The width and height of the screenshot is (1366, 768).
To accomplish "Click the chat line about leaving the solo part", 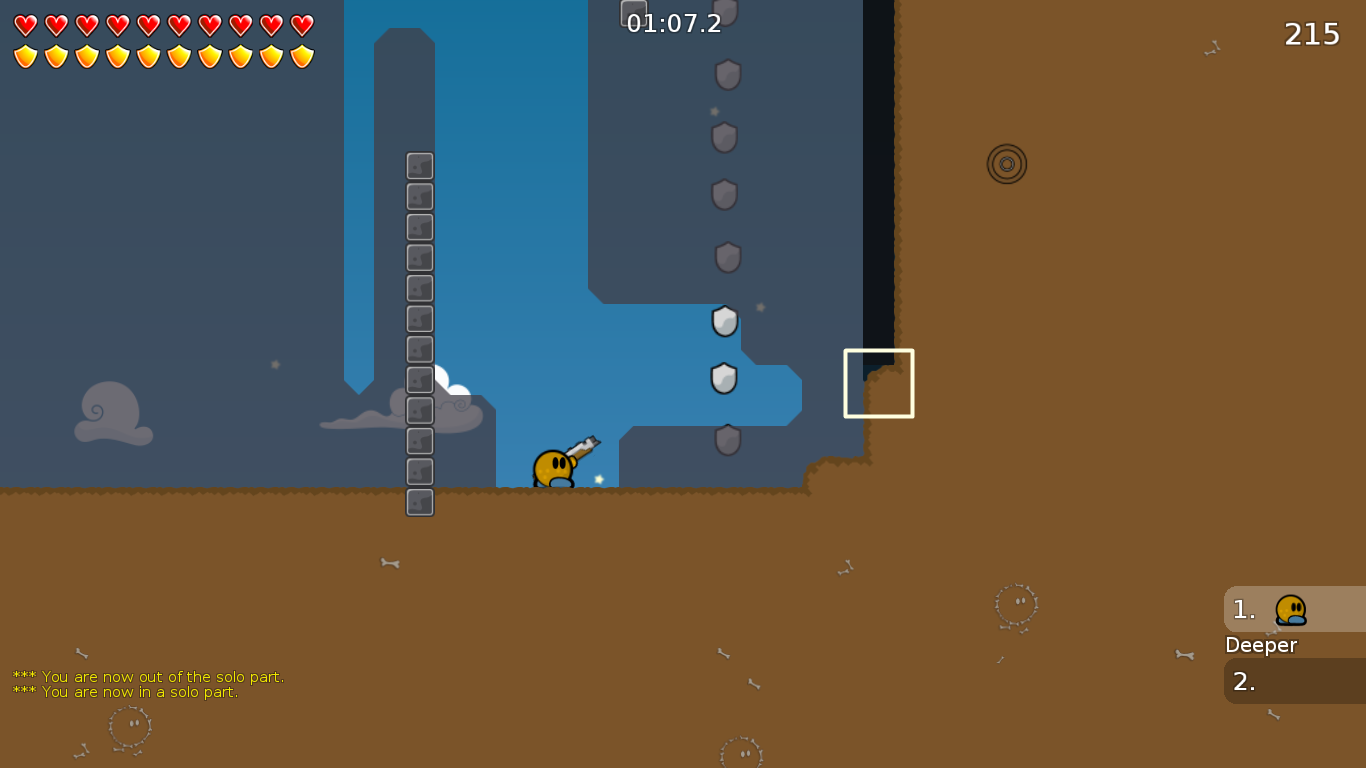I will pyautogui.click(x=147, y=676).
